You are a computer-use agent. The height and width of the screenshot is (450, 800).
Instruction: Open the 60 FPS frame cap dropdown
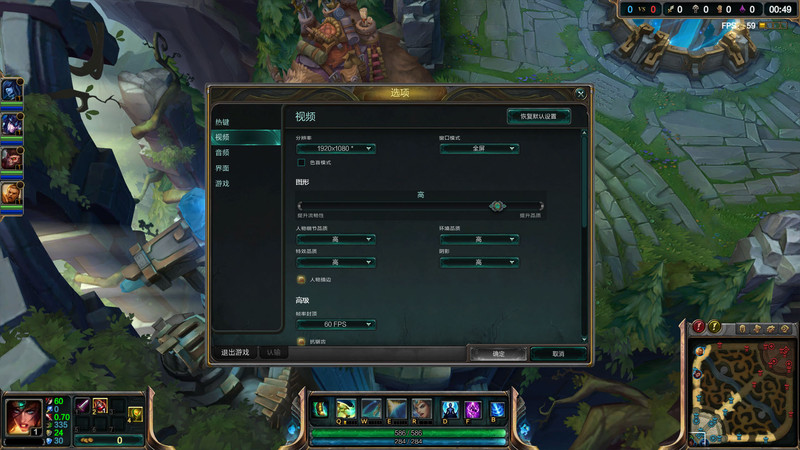(x=335, y=324)
